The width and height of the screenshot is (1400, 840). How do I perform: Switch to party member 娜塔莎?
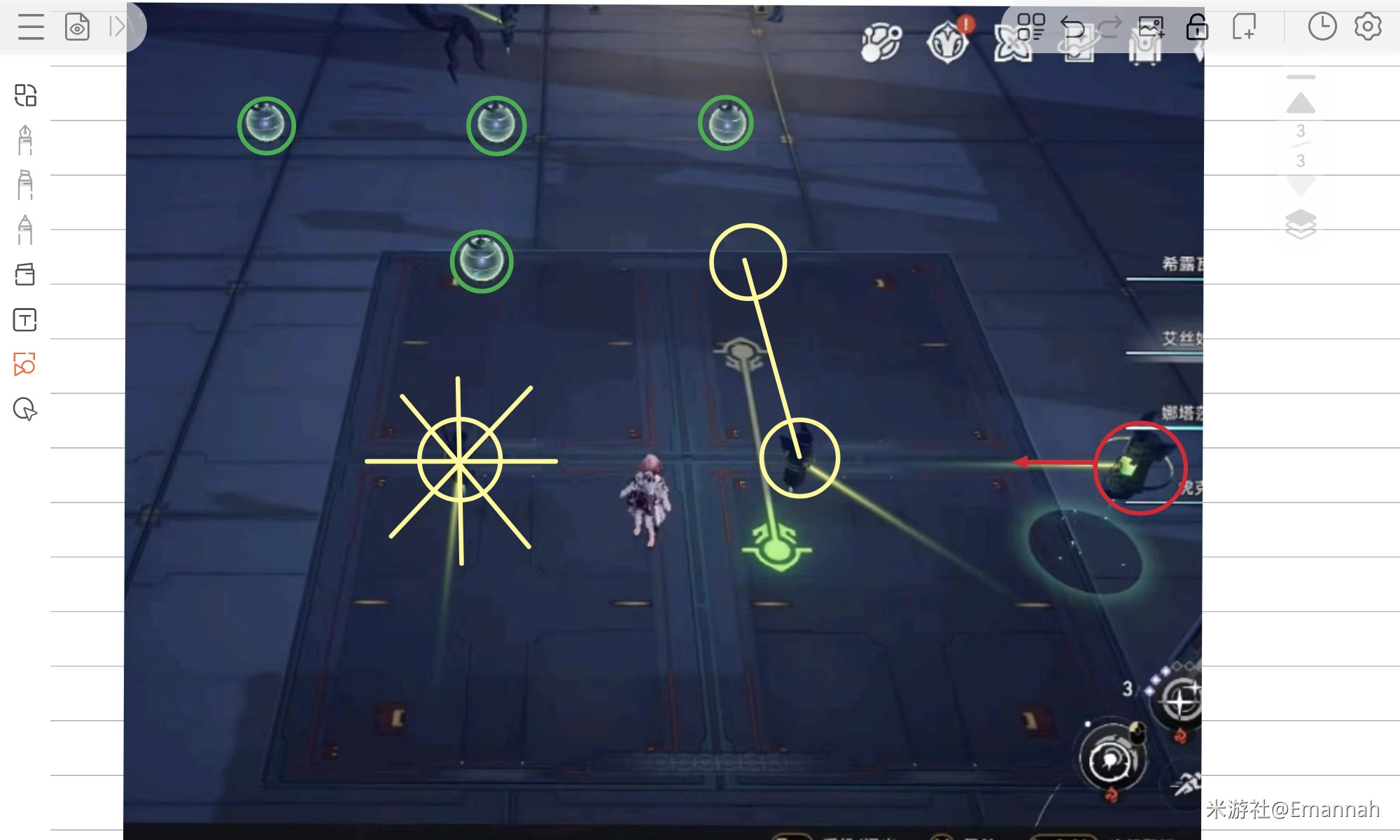click(x=1182, y=413)
